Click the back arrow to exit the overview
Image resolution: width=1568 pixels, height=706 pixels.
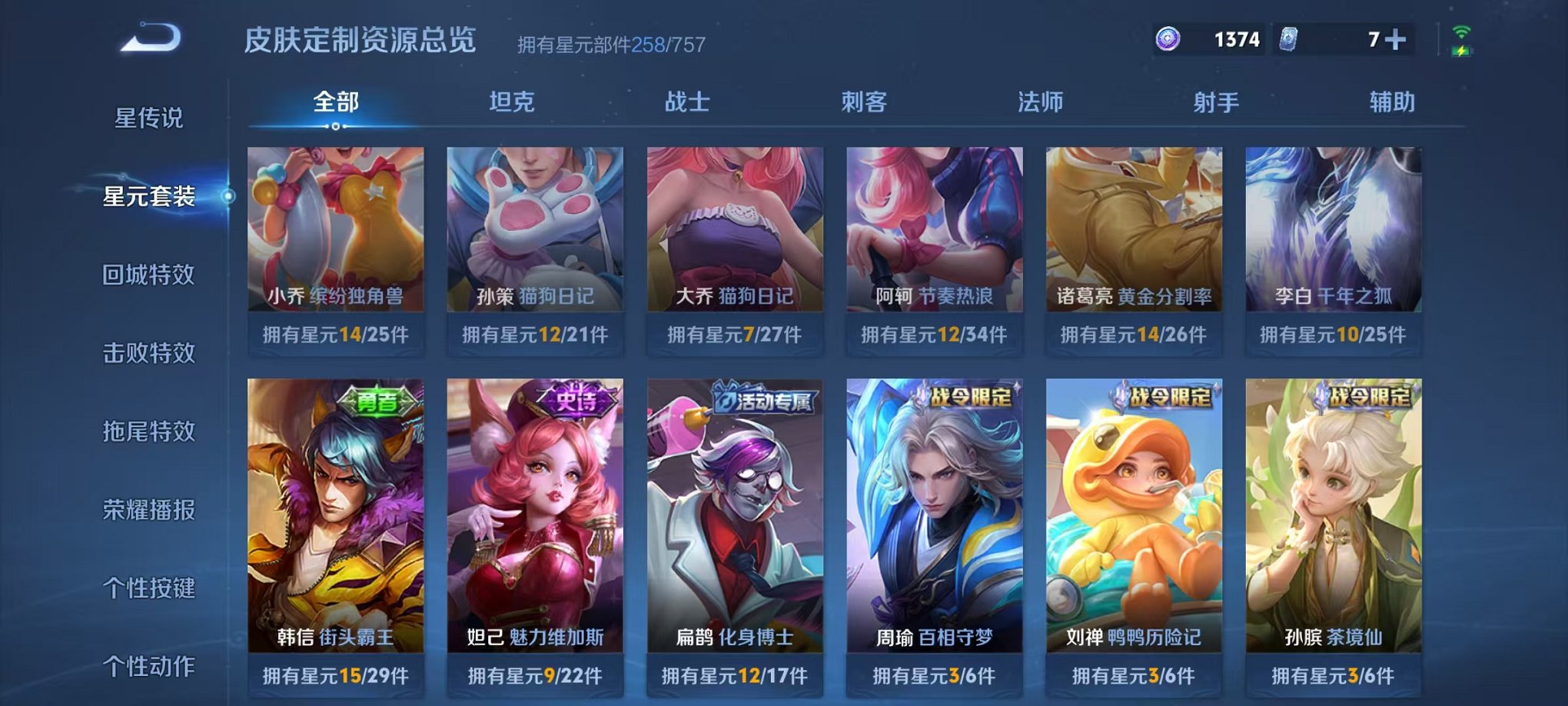pos(154,36)
